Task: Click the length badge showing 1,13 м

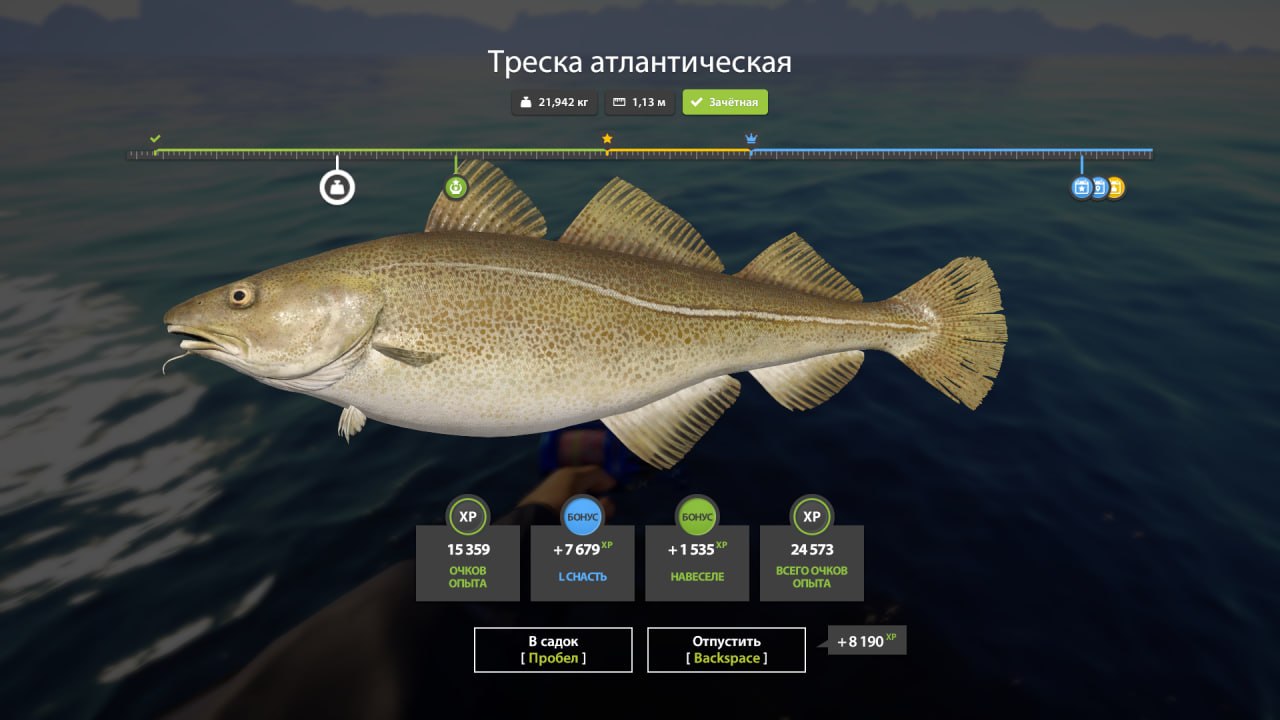Action: tap(639, 102)
